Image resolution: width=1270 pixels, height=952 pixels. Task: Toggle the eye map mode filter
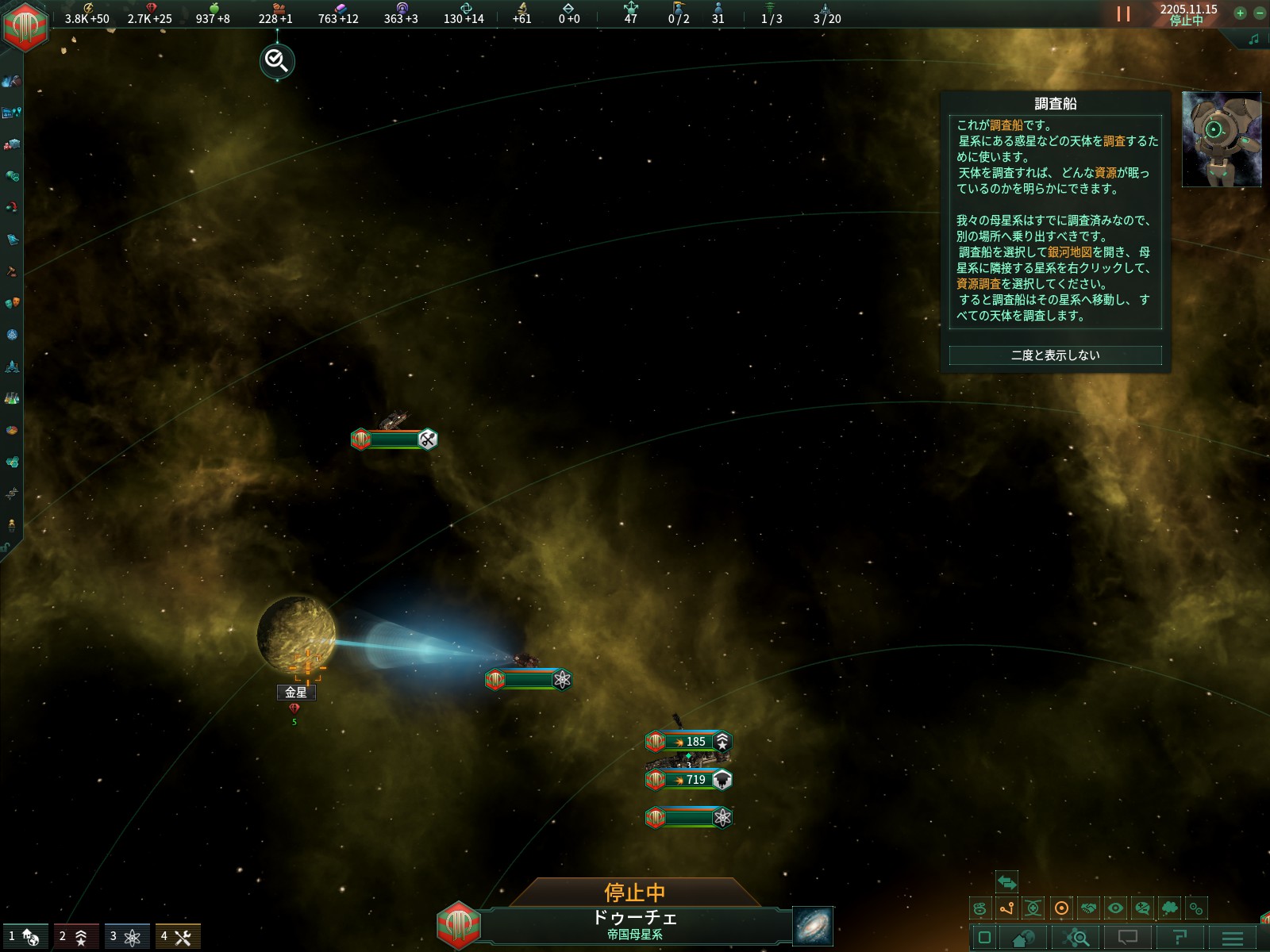pos(1115,908)
